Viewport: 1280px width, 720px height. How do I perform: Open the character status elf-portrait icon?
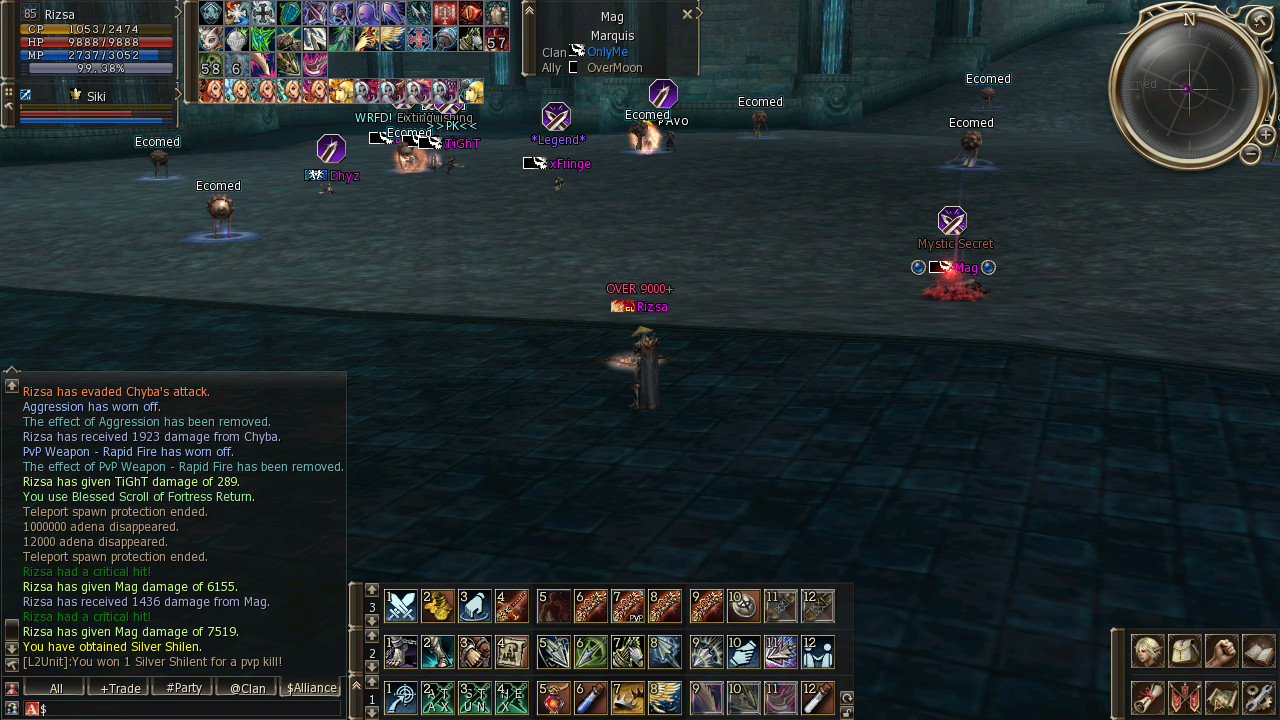[x=1147, y=651]
